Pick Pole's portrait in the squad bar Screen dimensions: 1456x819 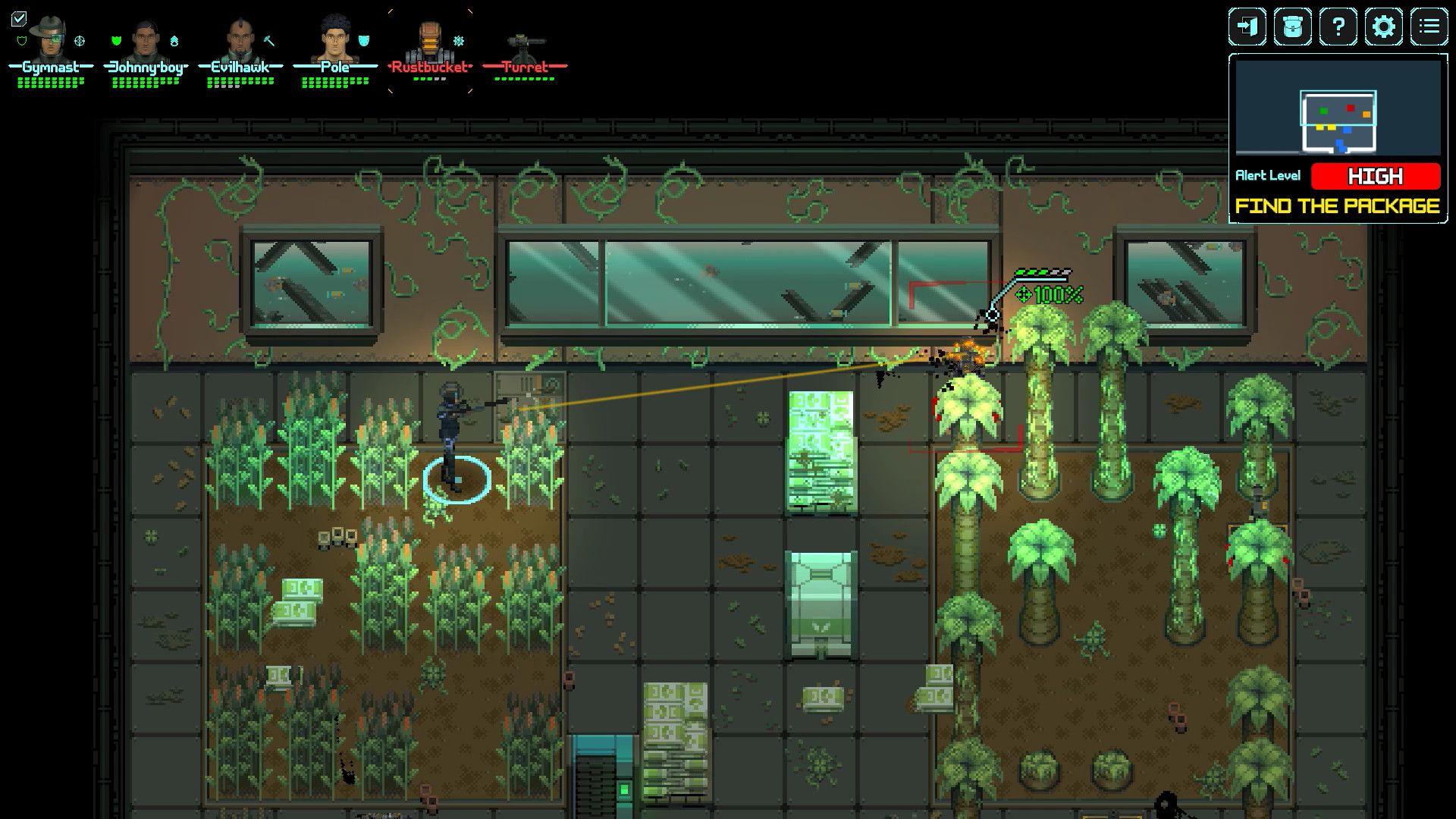tap(334, 38)
